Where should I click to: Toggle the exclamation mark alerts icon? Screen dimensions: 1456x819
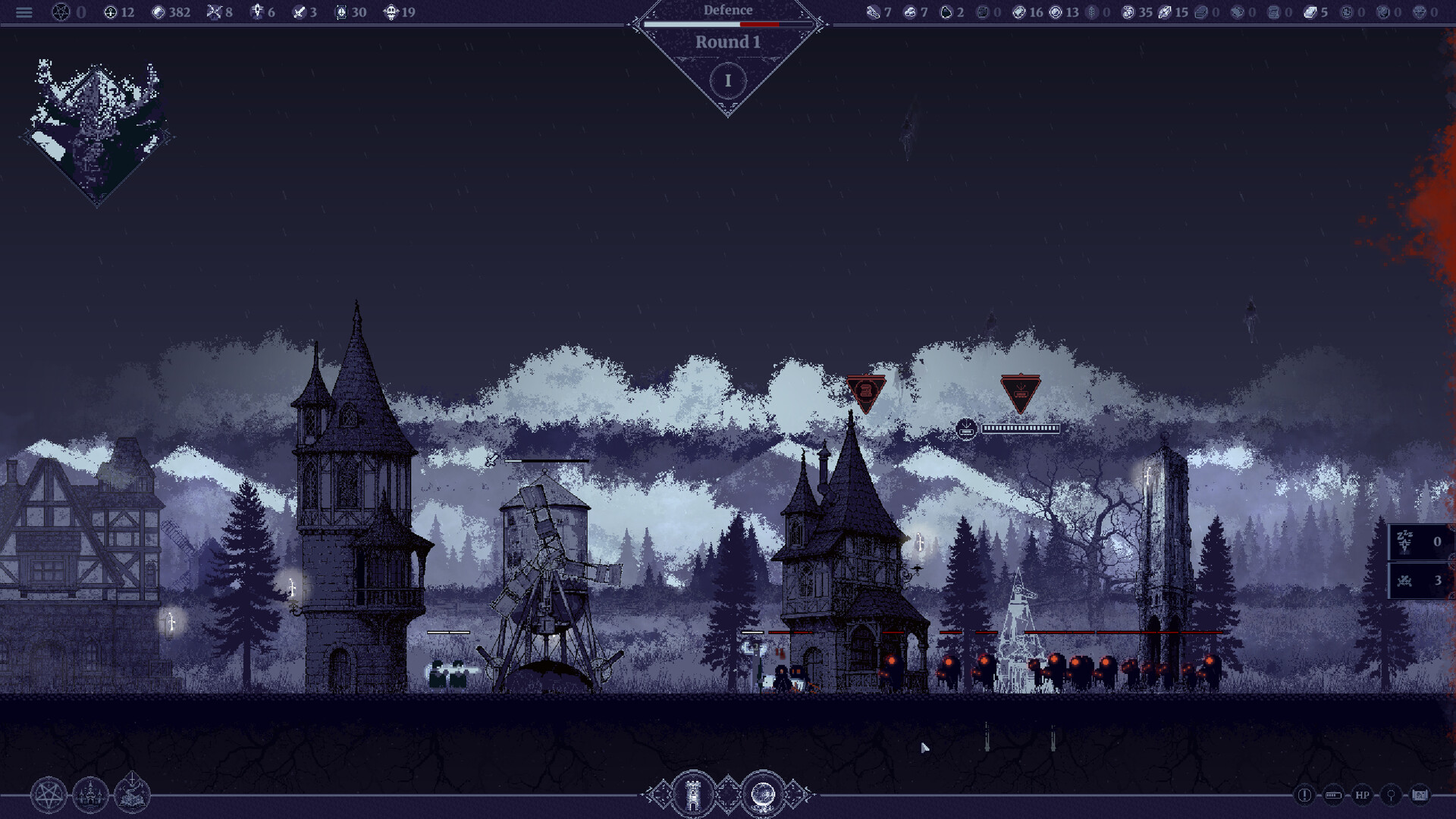pyautogui.click(x=1304, y=795)
